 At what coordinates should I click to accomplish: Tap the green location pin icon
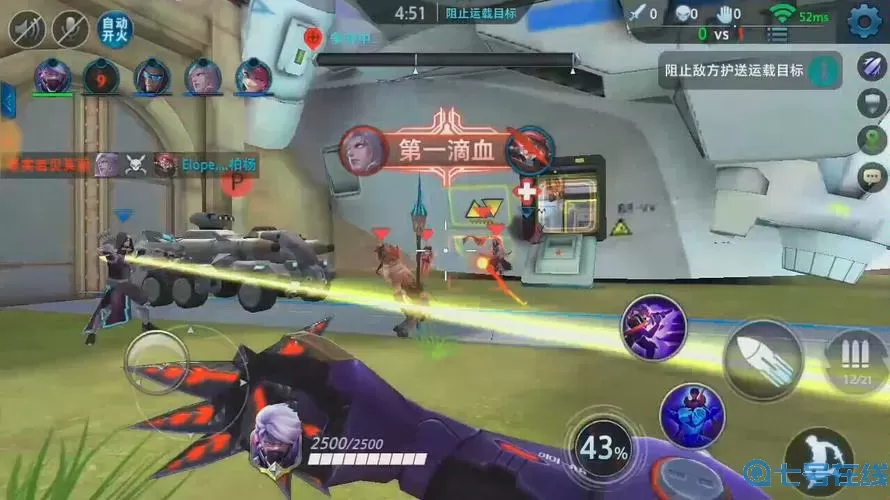pos(871,139)
